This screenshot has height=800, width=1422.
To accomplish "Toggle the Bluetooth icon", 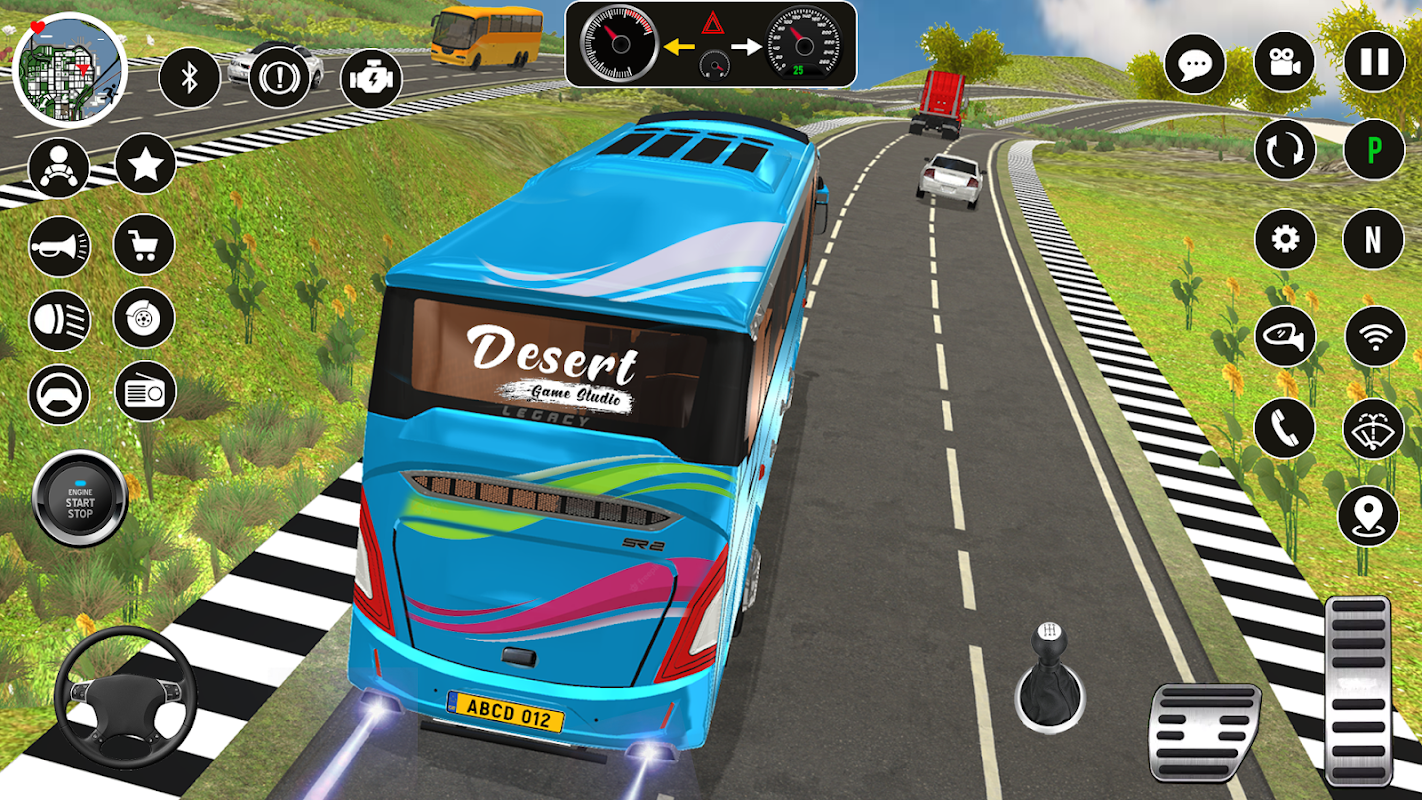I will click(189, 77).
